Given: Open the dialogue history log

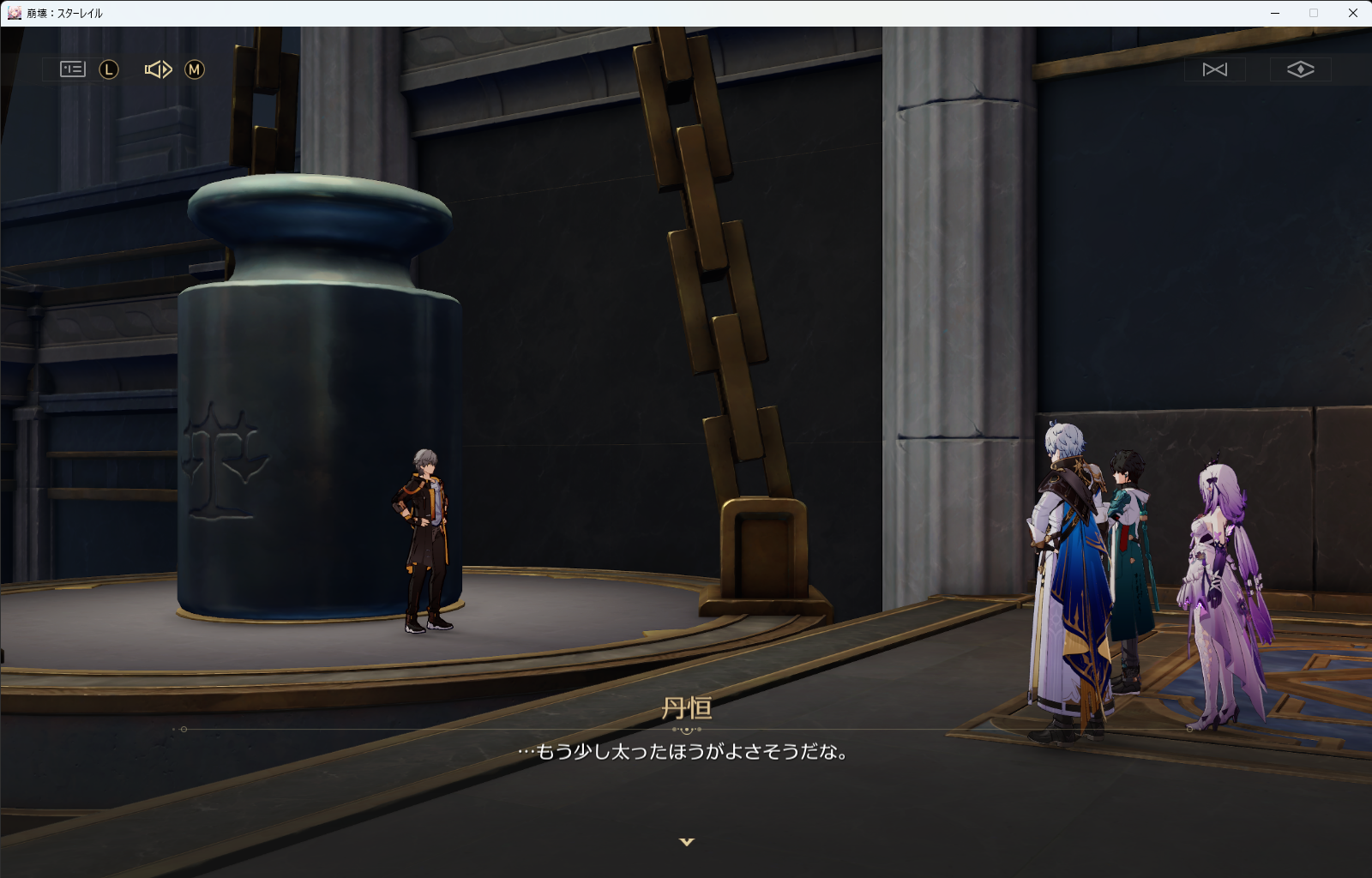Looking at the screenshot, I should click(71, 69).
